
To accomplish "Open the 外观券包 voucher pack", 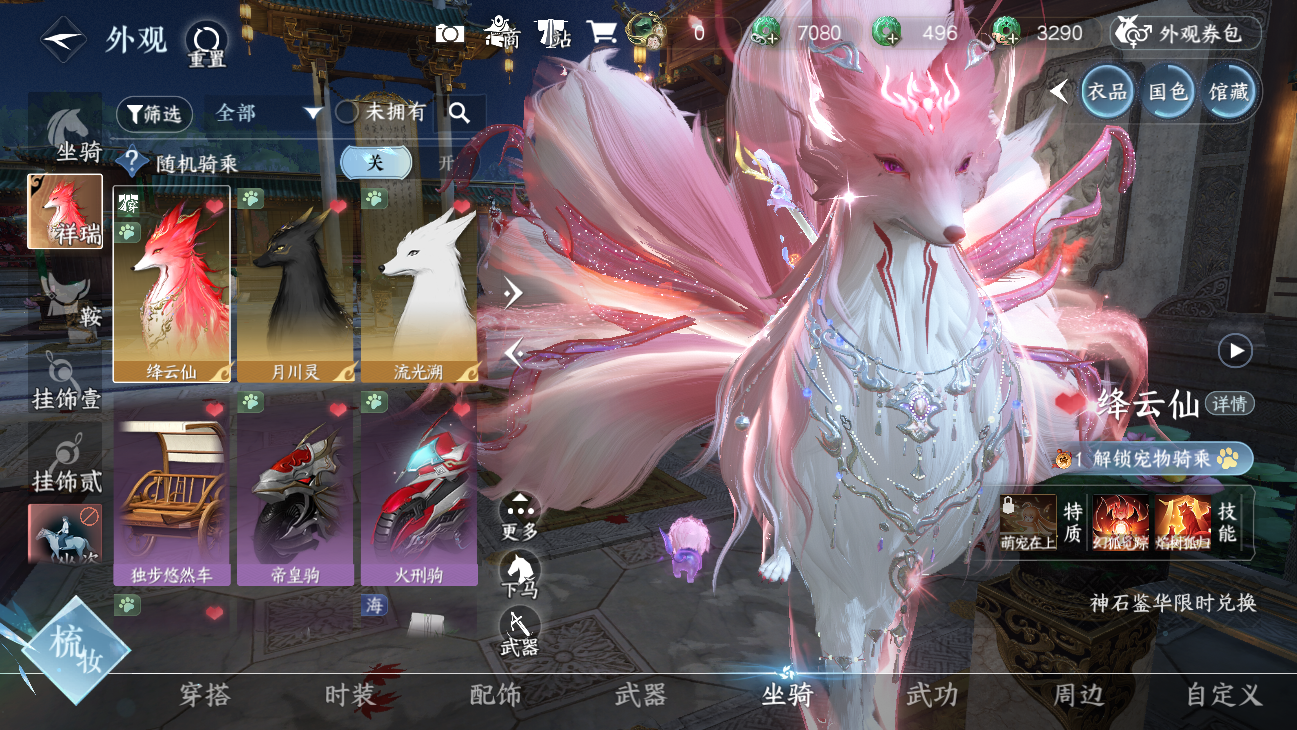I will coord(1186,33).
